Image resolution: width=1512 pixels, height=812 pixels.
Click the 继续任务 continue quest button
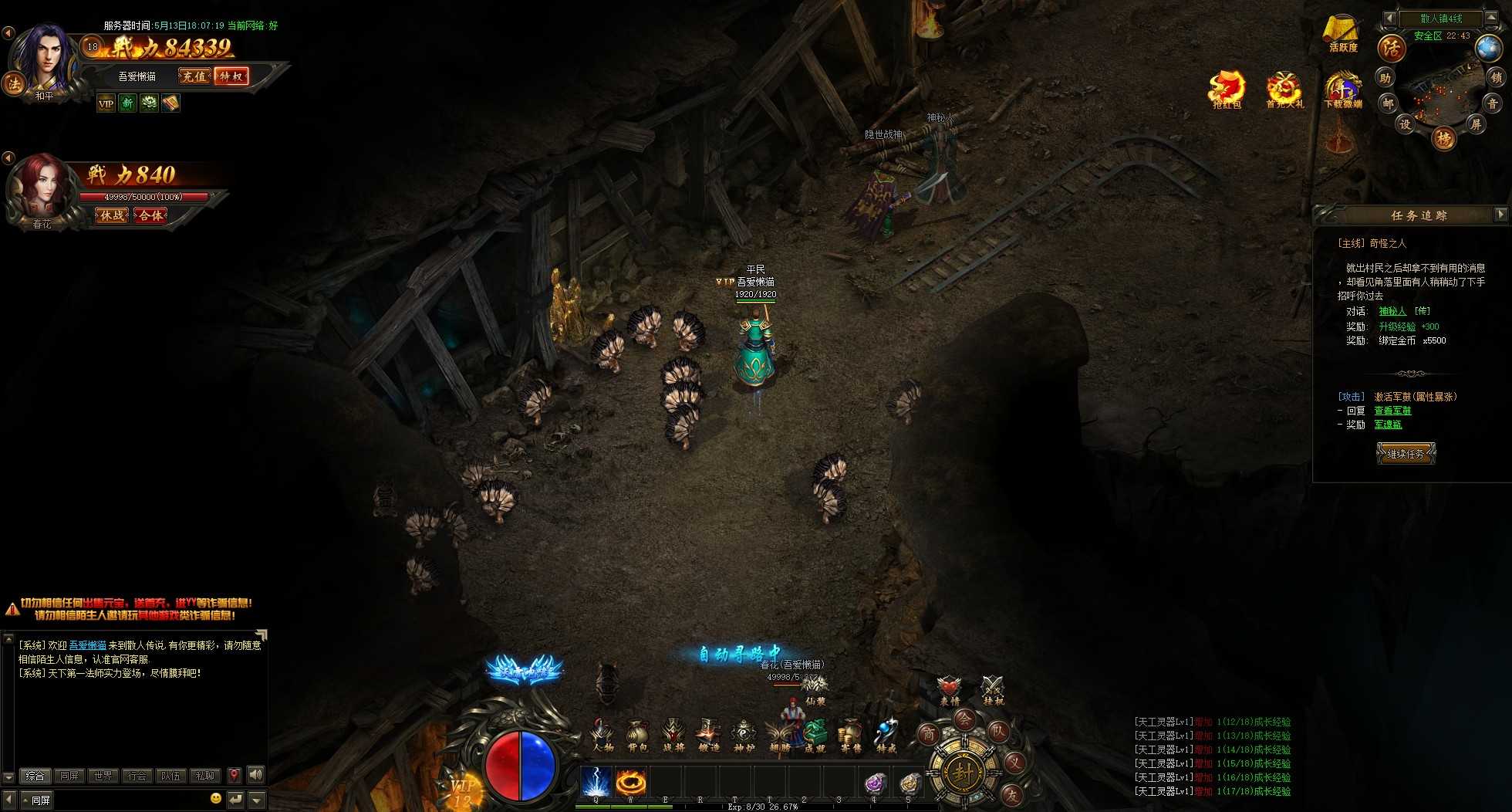1406,454
